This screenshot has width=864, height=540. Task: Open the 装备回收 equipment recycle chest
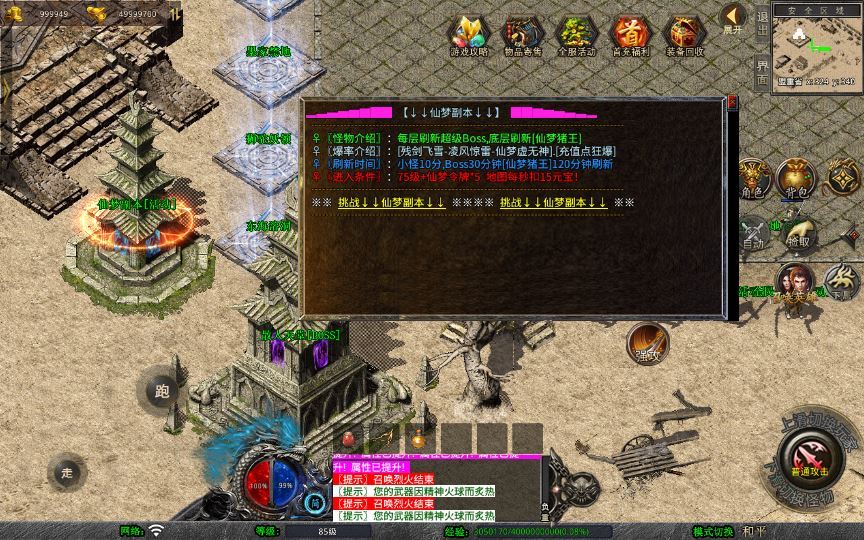(685, 35)
